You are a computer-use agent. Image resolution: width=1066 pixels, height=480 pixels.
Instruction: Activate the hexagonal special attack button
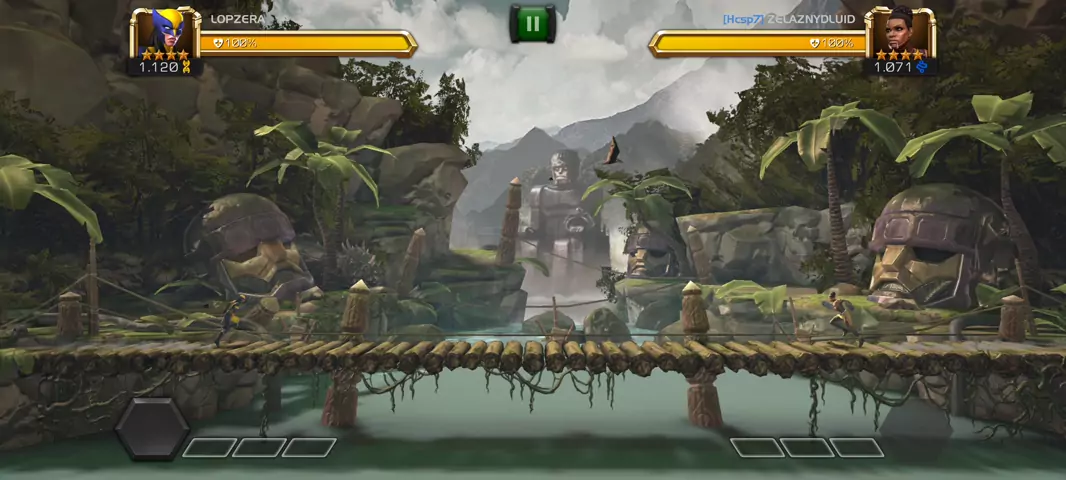tap(152, 428)
